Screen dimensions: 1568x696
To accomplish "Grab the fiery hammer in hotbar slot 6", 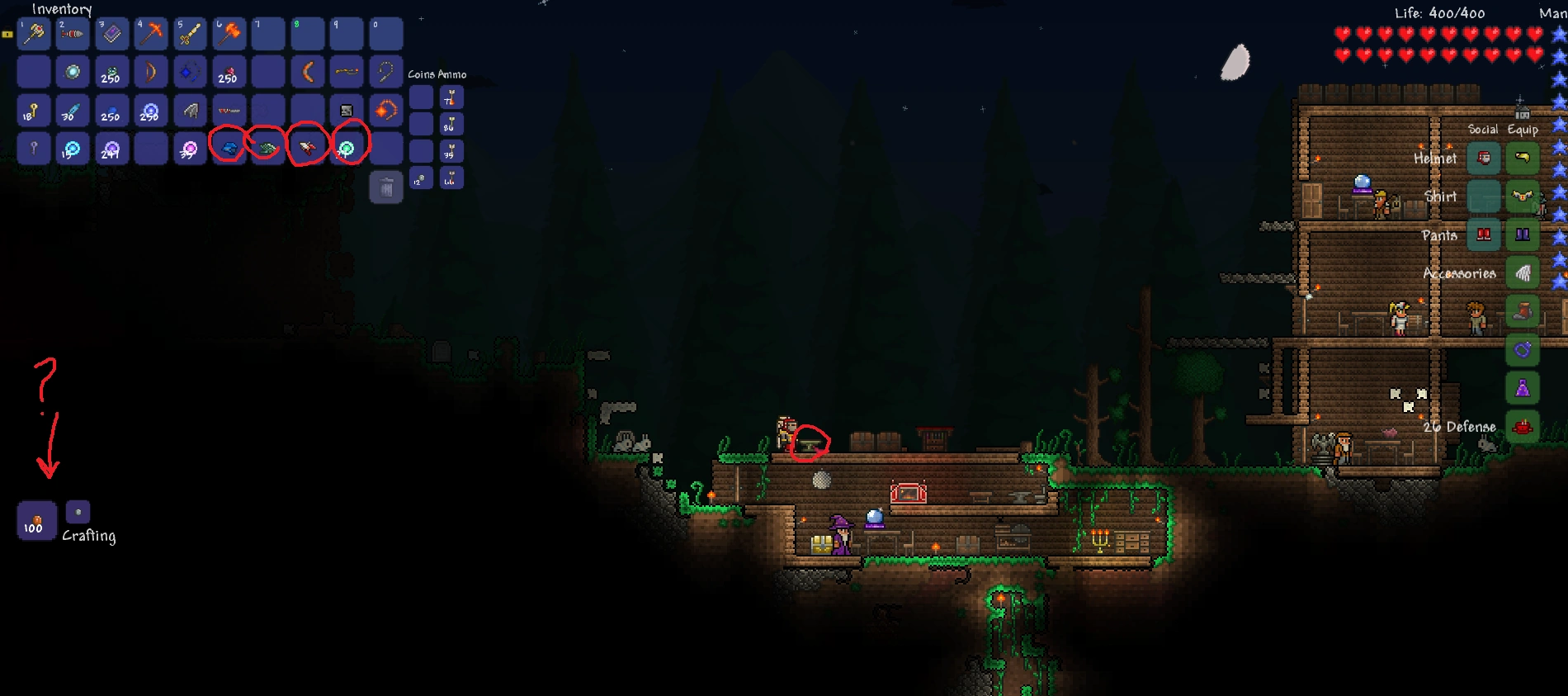I will tap(229, 33).
